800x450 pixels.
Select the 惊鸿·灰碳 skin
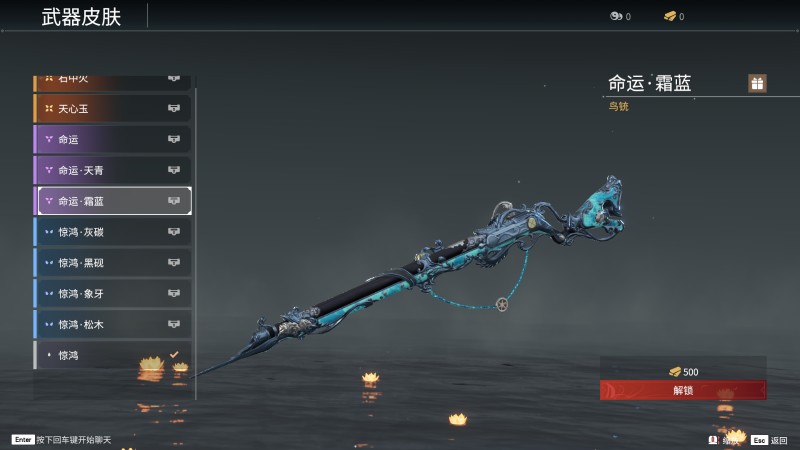pyautogui.click(x=113, y=232)
